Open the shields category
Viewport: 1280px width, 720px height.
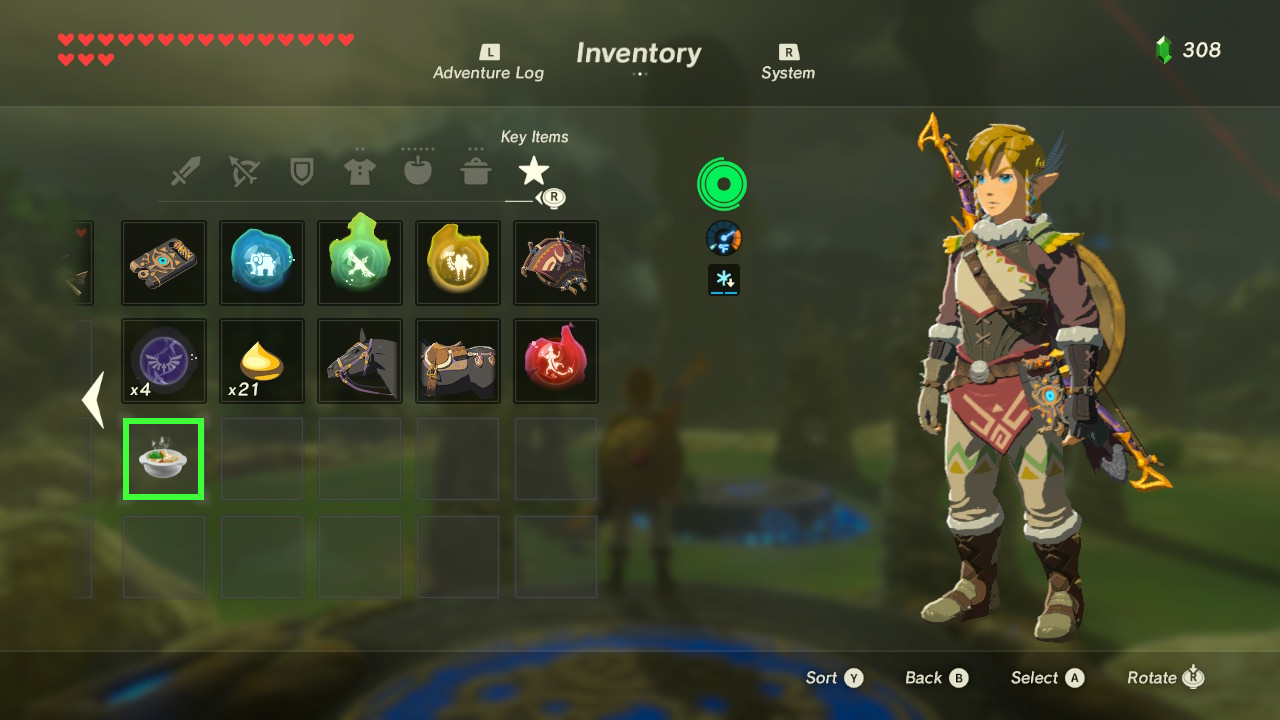point(302,170)
